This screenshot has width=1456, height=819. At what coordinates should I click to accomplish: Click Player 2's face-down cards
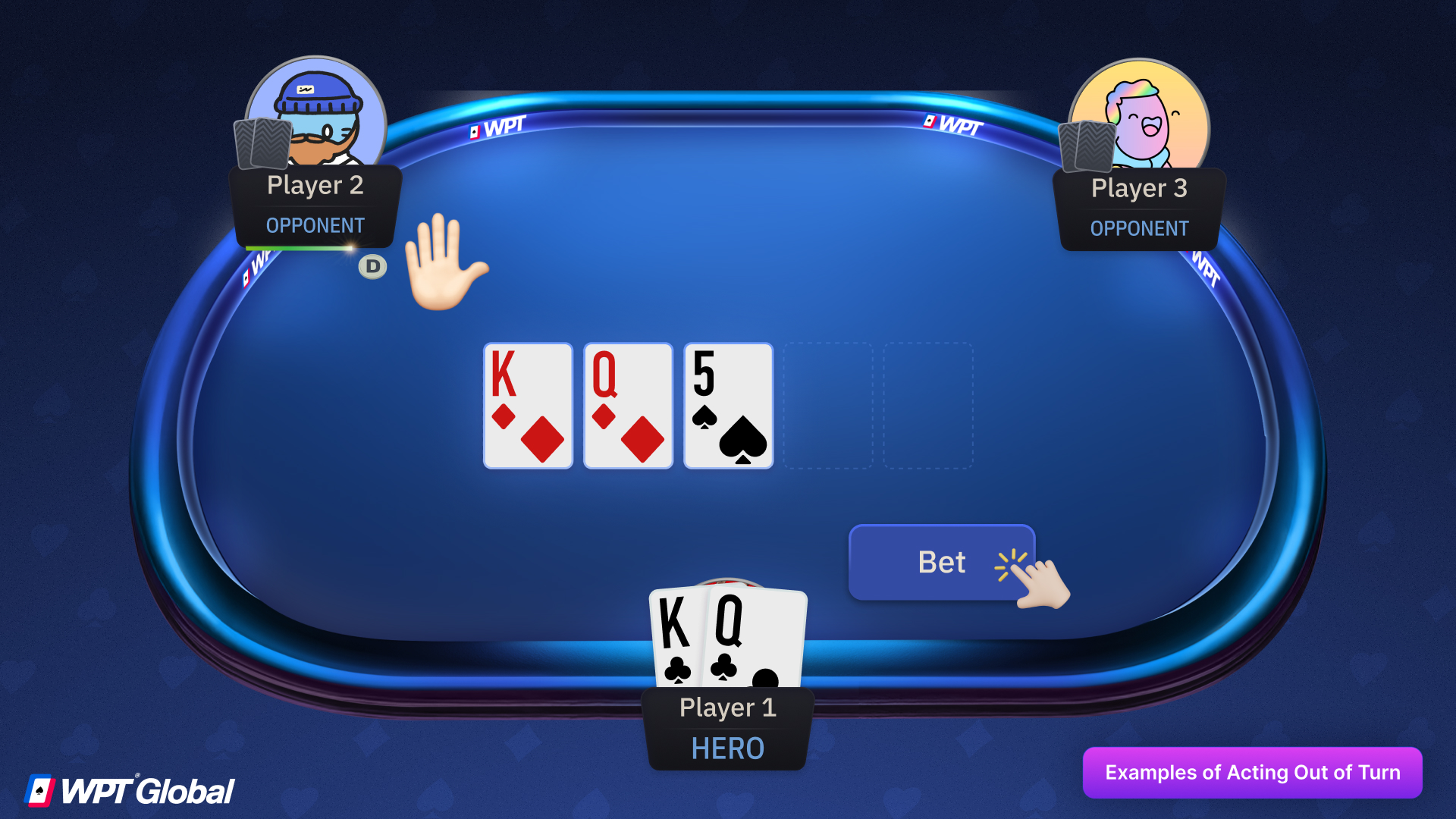(x=262, y=144)
